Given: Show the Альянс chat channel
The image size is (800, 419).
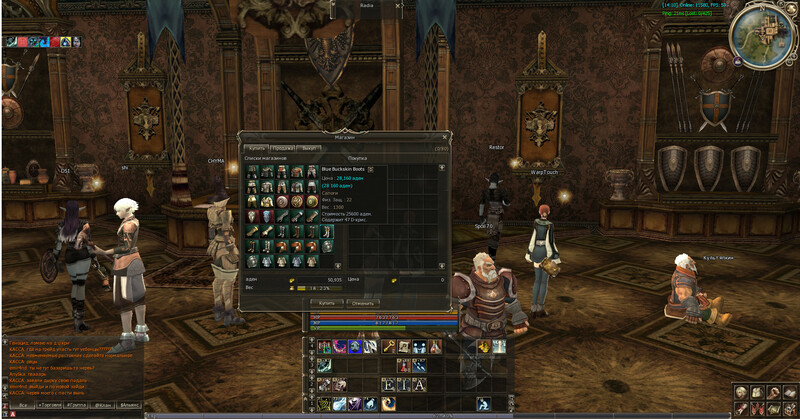Looking at the screenshot, I should (129, 407).
